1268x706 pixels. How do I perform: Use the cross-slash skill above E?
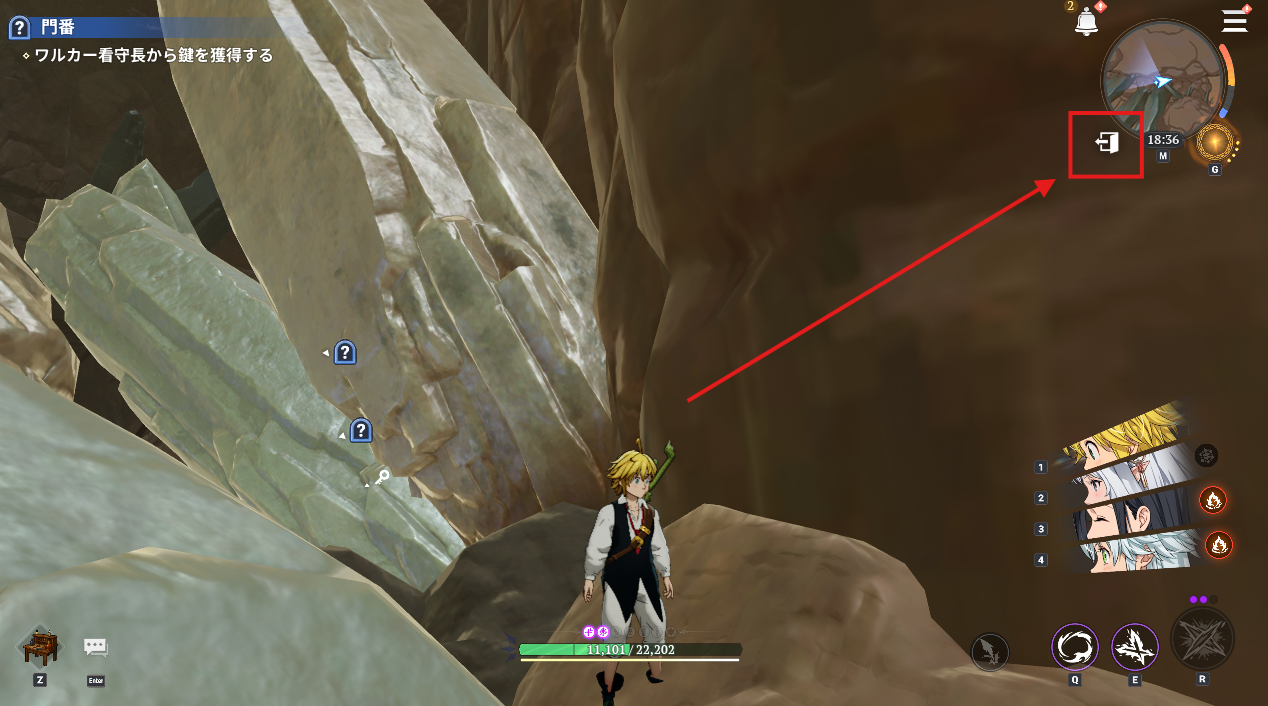point(1135,647)
